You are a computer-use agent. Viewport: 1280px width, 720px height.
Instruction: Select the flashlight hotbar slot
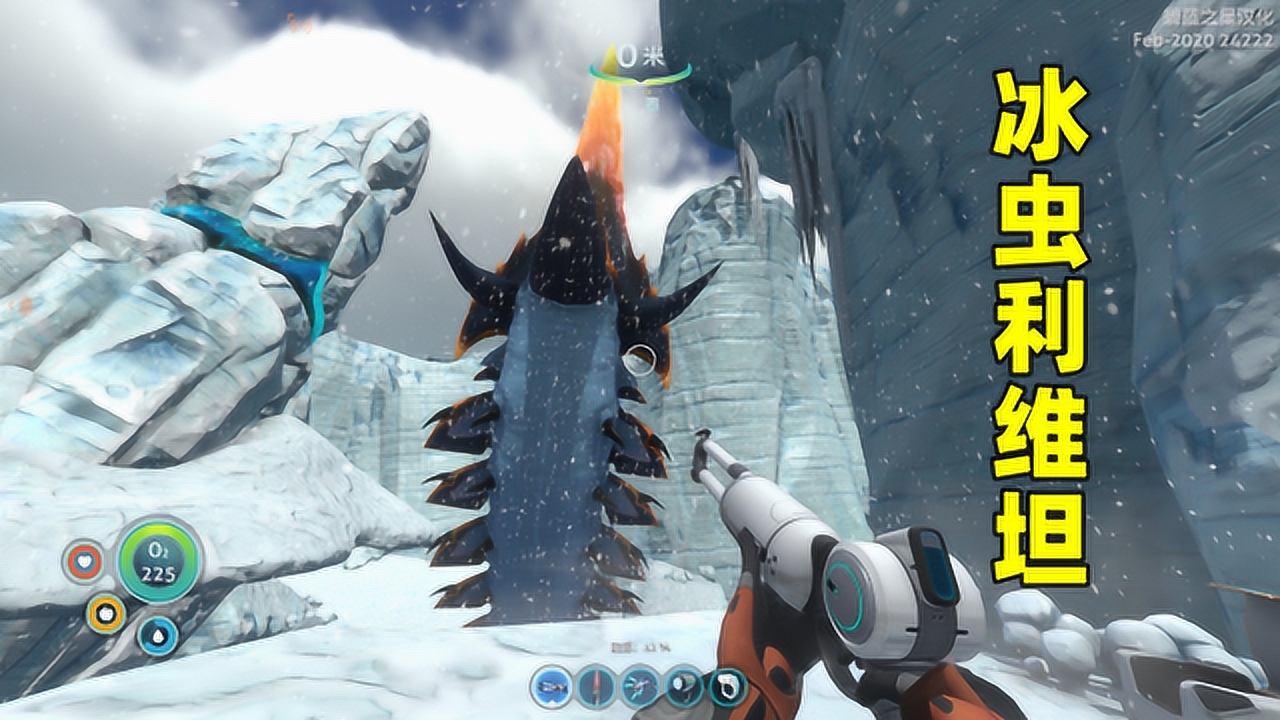pyautogui.click(x=684, y=685)
